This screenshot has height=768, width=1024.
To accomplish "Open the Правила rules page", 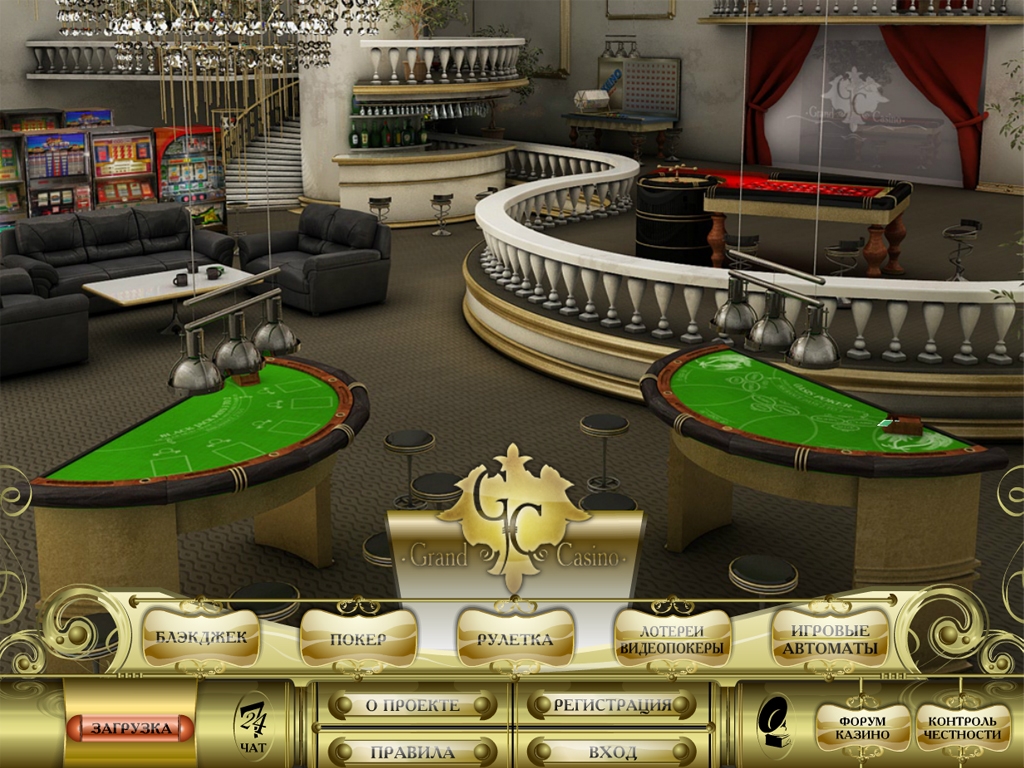I will (x=412, y=752).
